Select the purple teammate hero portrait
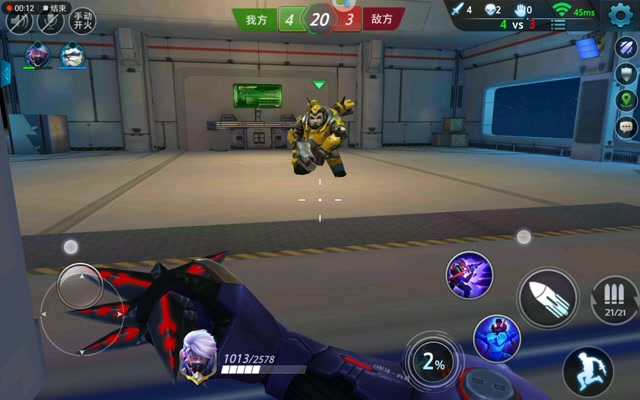The image size is (640, 400). point(38,56)
